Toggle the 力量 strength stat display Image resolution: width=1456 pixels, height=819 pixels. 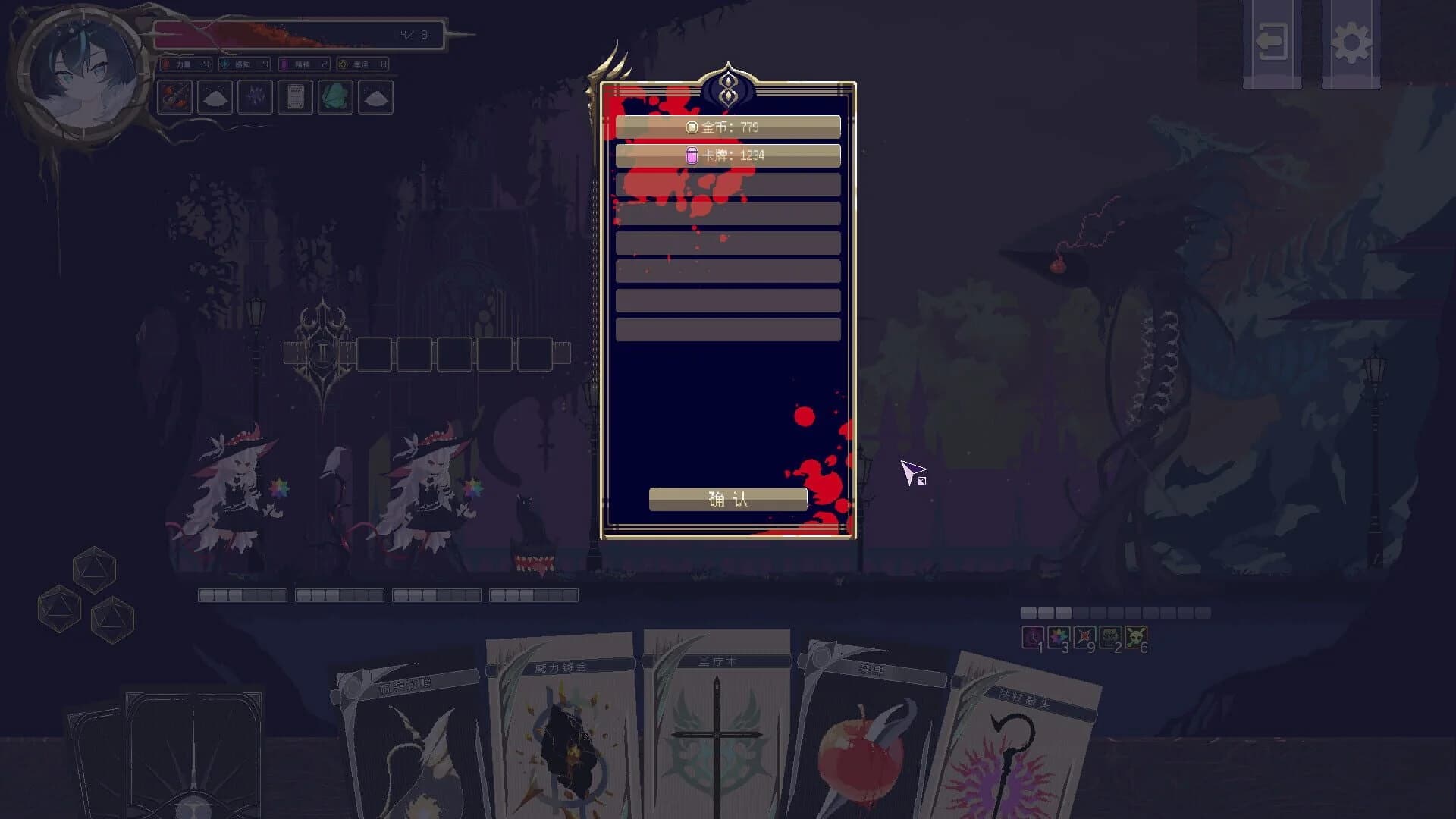187,64
